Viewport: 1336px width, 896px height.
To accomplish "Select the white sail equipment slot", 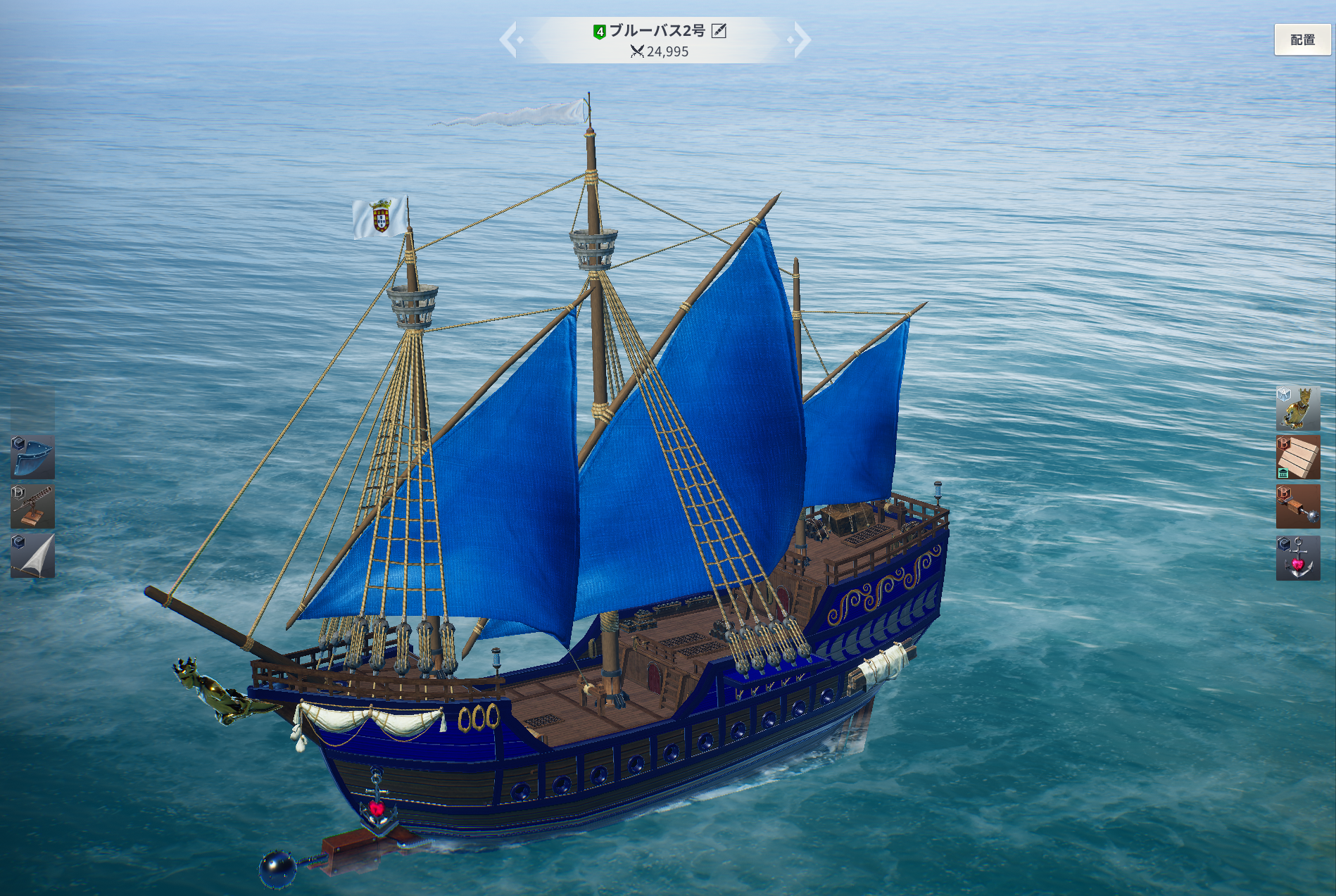I will click(x=32, y=556).
